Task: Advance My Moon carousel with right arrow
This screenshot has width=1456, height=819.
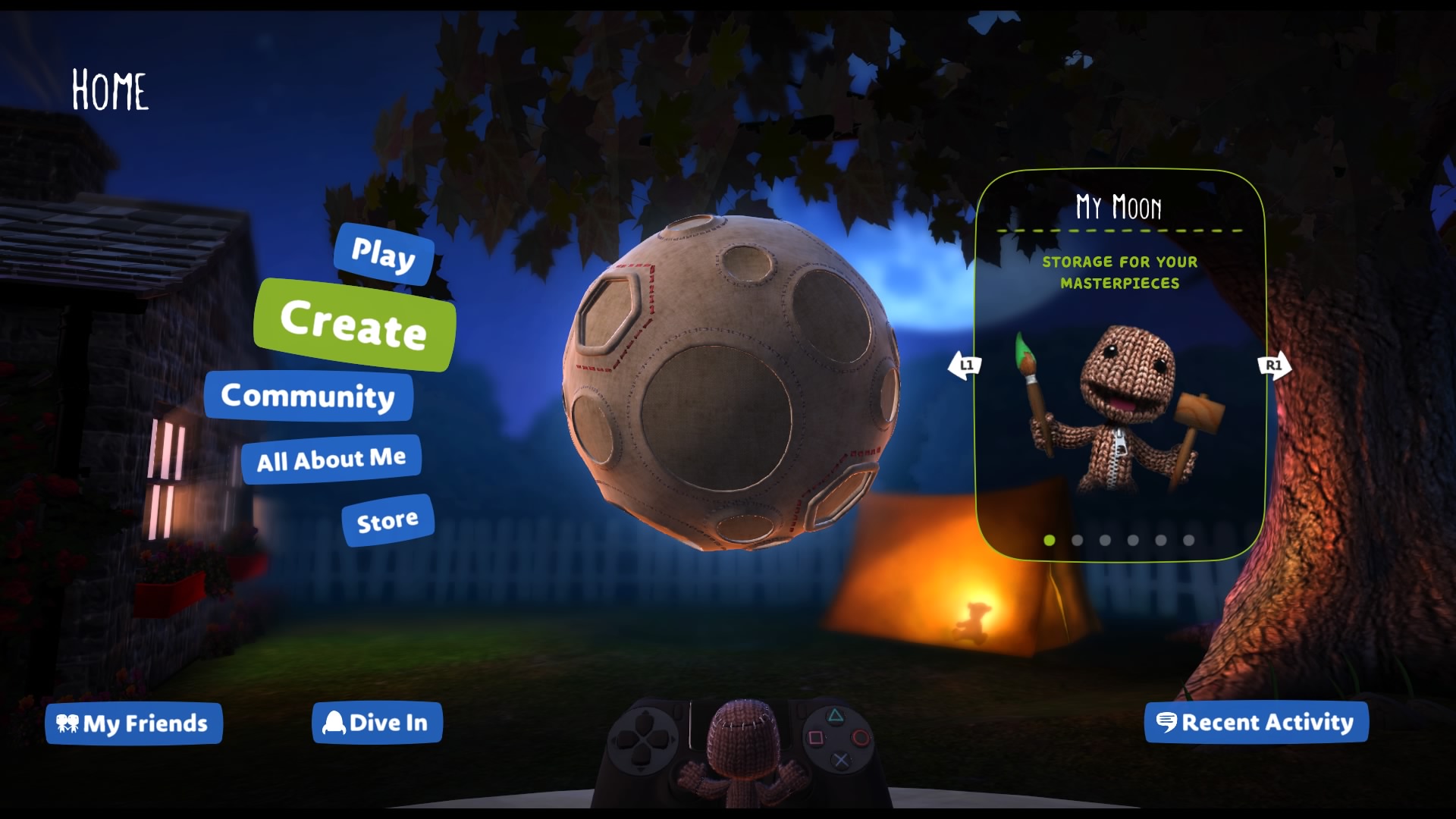Action: click(x=1274, y=365)
